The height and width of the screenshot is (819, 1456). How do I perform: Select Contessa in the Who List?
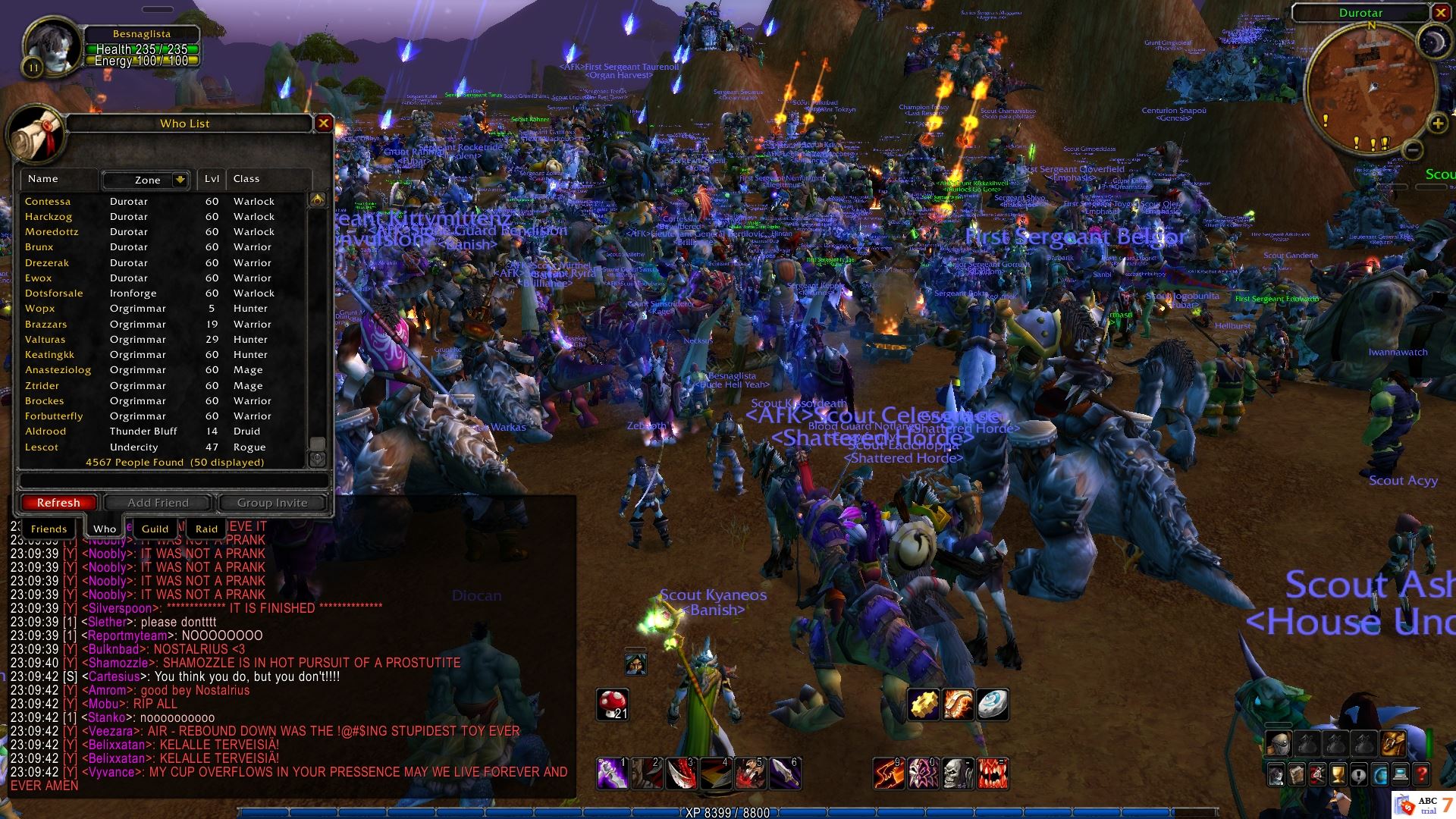pyautogui.click(x=48, y=202)
